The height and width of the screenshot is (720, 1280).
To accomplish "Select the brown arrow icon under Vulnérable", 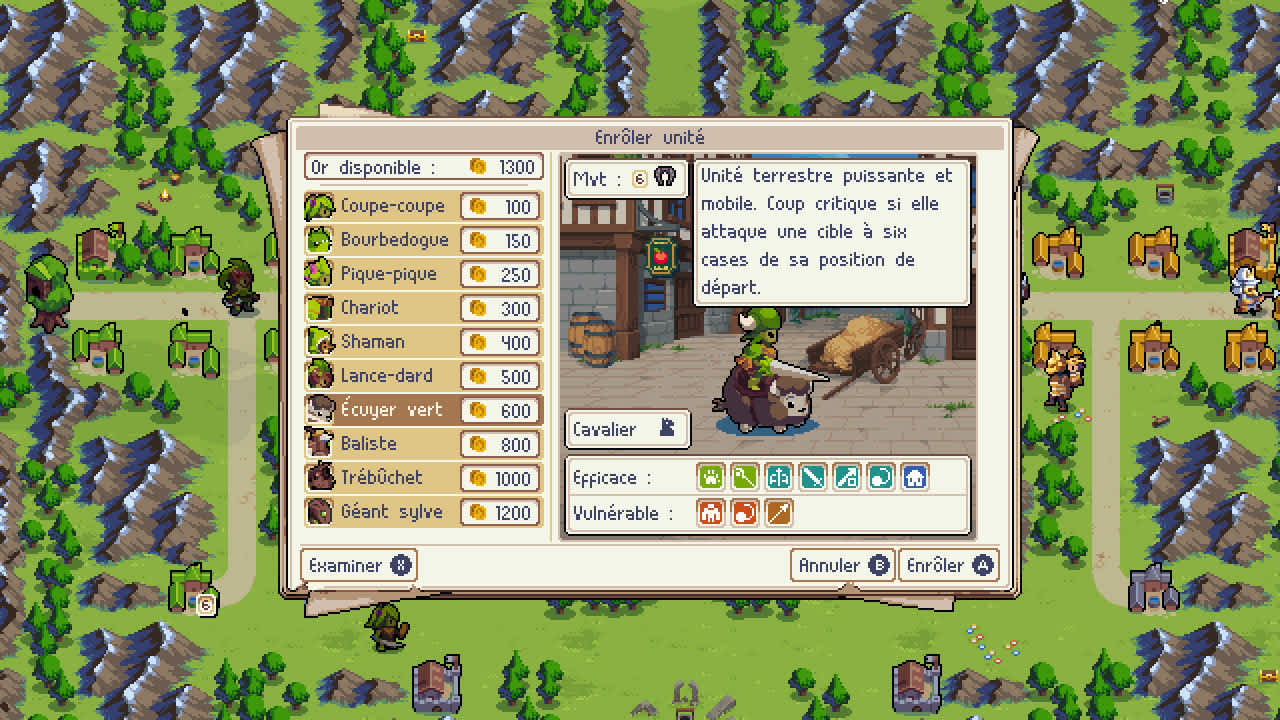I will (x=779, y=512).
